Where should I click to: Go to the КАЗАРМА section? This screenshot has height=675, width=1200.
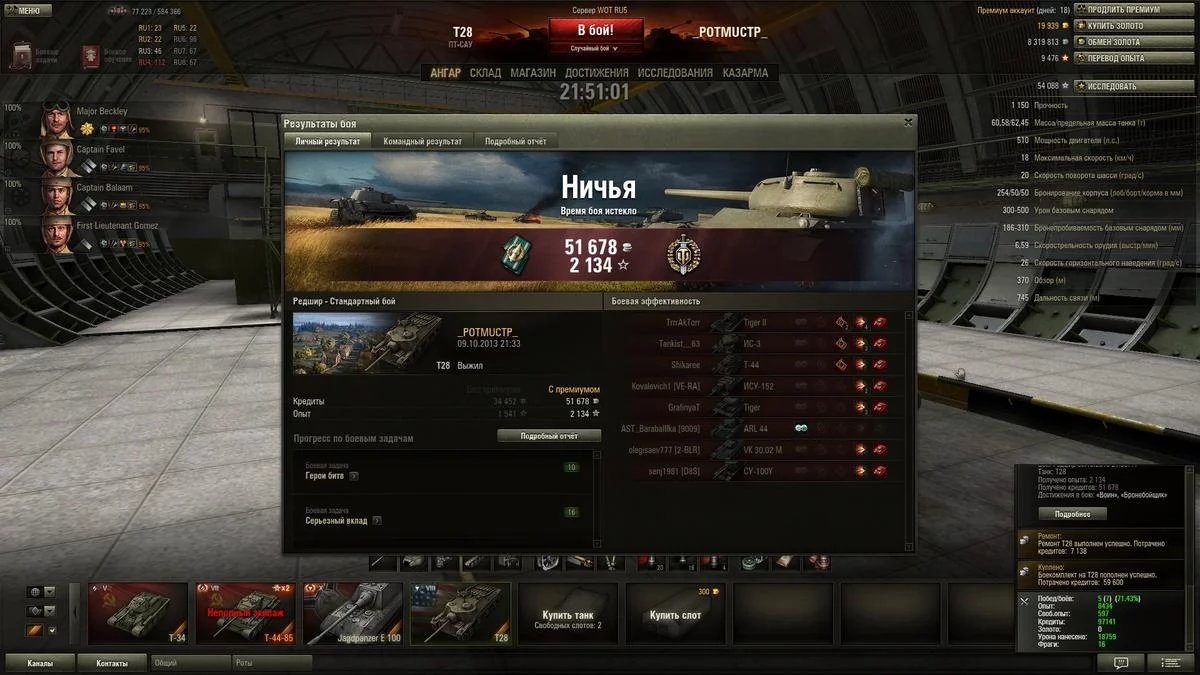tap(745, 73)
